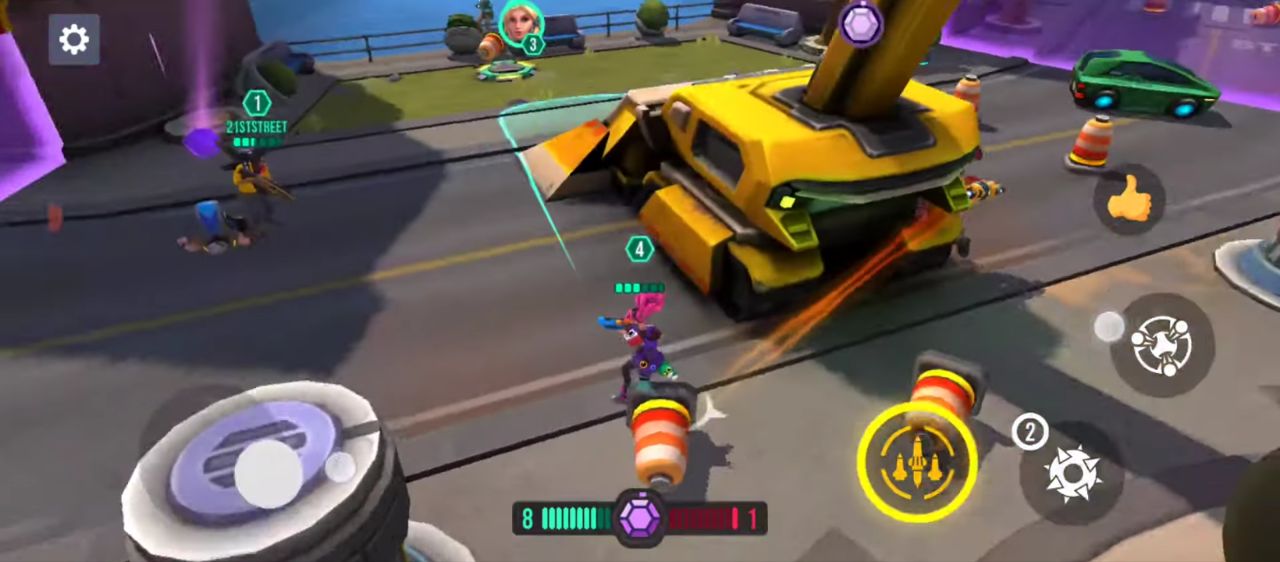Tap the movement joystick thumb
1280x562 pixels.
tap(268, 474)
